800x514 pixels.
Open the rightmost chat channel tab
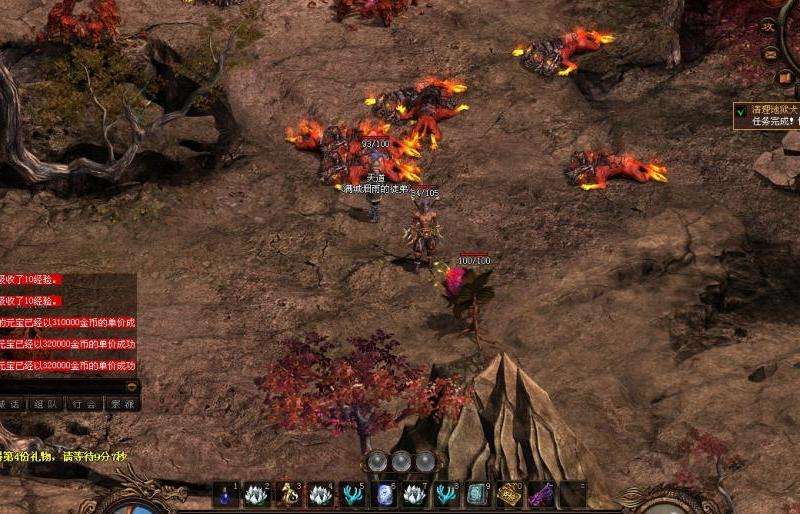122,405
